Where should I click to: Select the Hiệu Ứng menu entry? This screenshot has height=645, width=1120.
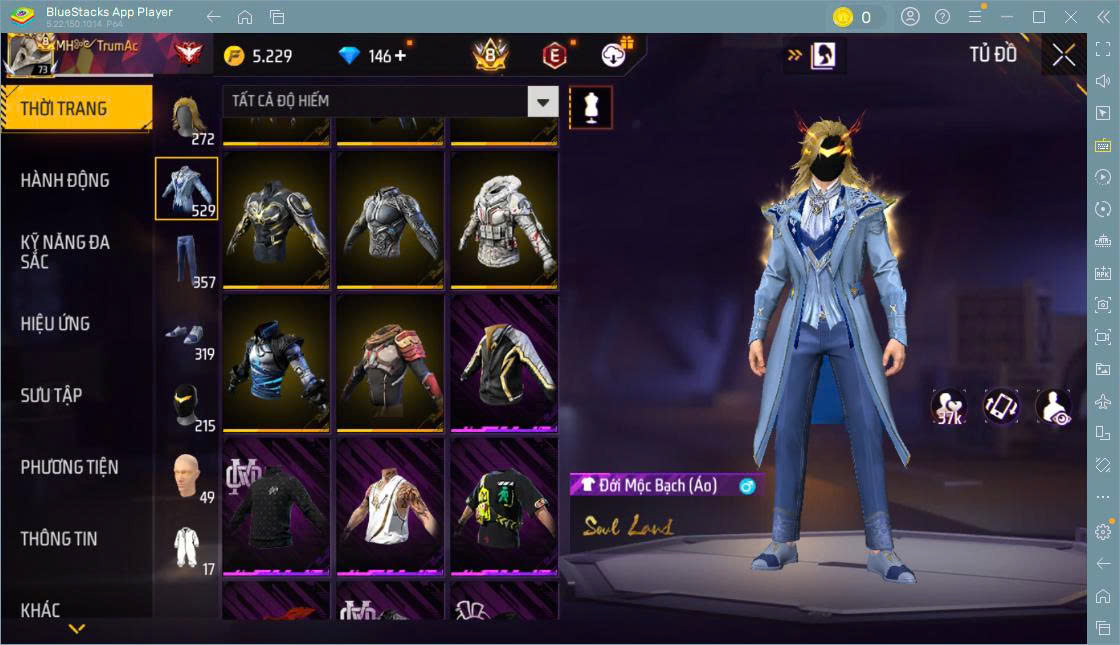click(55, 324)
